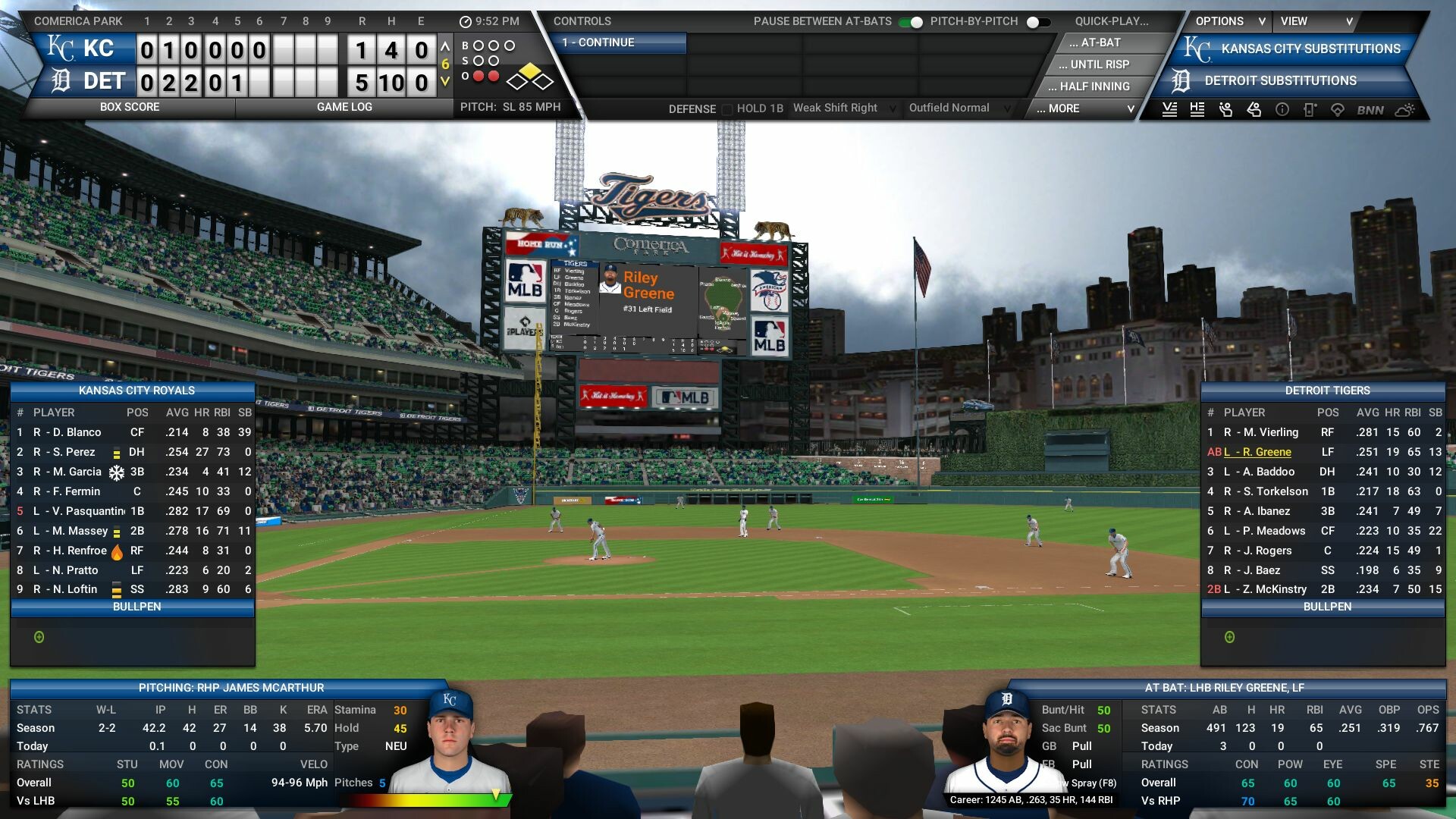Toggle the Pitch-by-Pitch switch
1456x819 pixels.
click(1038, 22)
